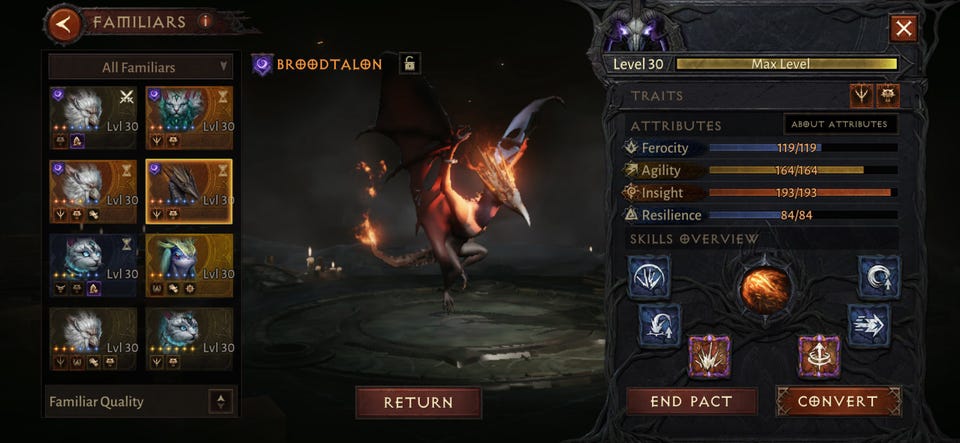The width and height of the screenshot is (960, 443).
Task: Open About Attributes
Action: click(840, 124)
